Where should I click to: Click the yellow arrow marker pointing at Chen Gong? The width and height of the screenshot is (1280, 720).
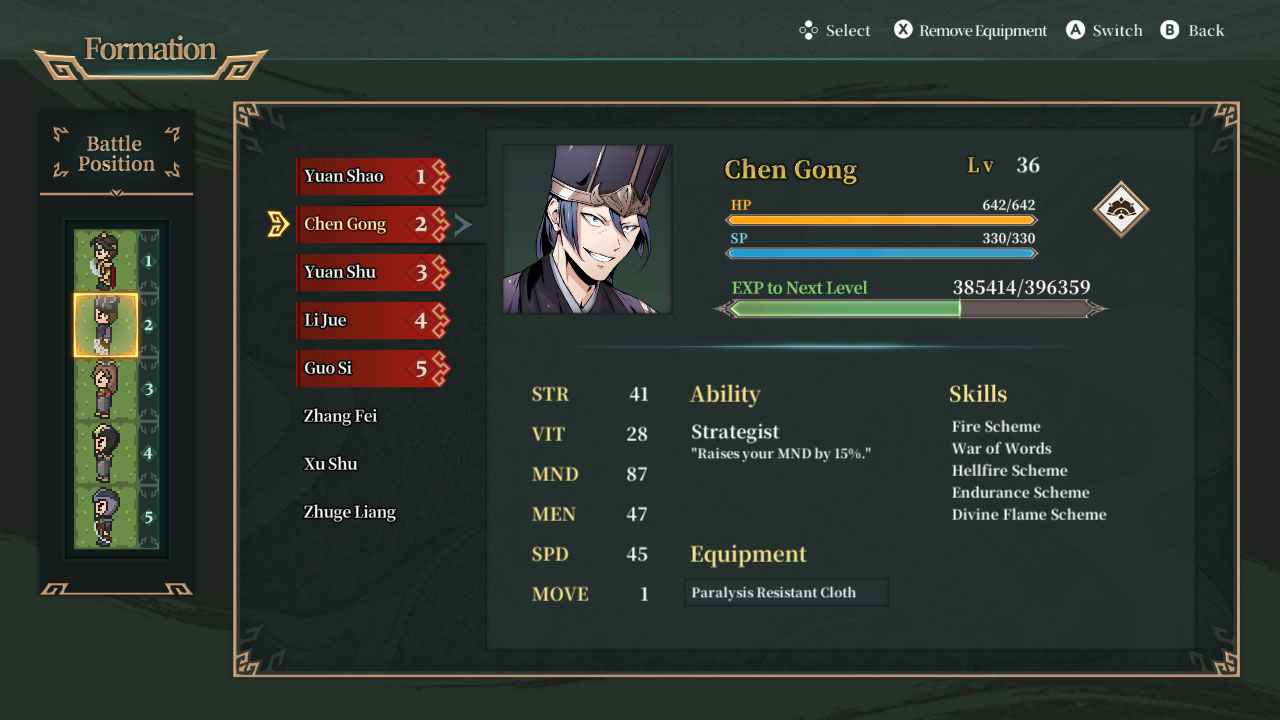click(278, 224)
